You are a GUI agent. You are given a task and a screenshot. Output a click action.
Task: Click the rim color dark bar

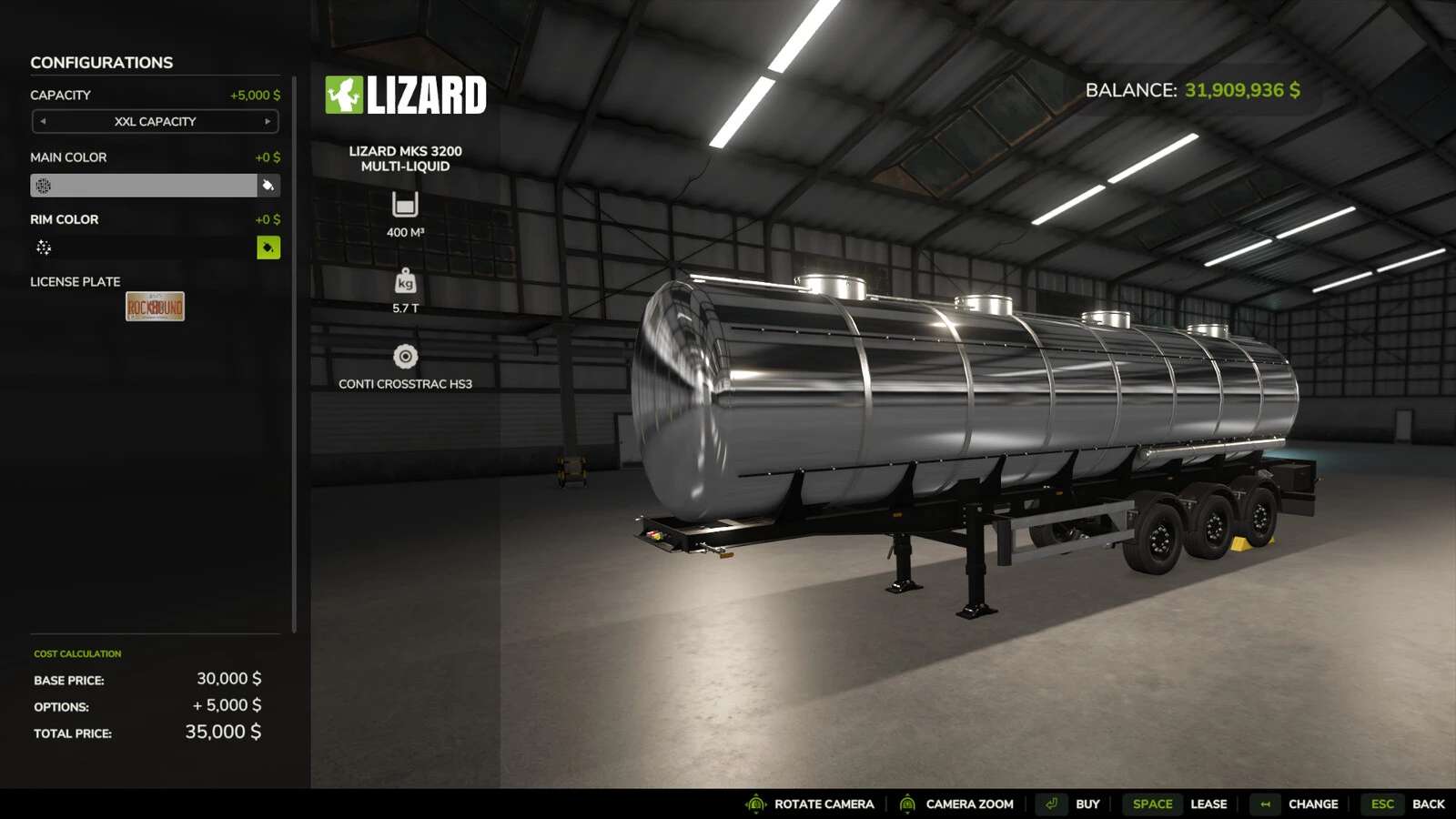[144, 248]
